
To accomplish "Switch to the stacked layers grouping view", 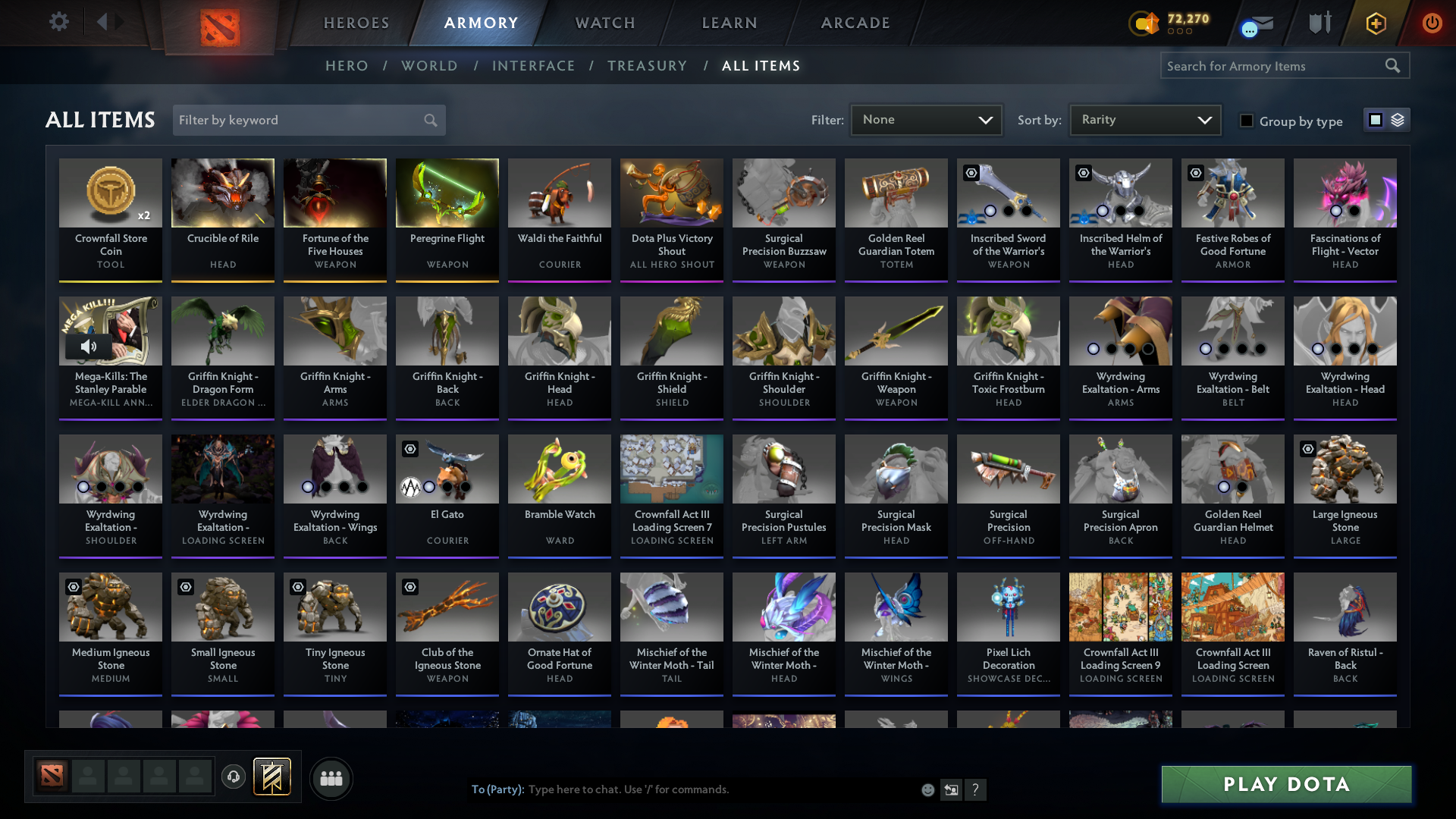I will 1398,120.
